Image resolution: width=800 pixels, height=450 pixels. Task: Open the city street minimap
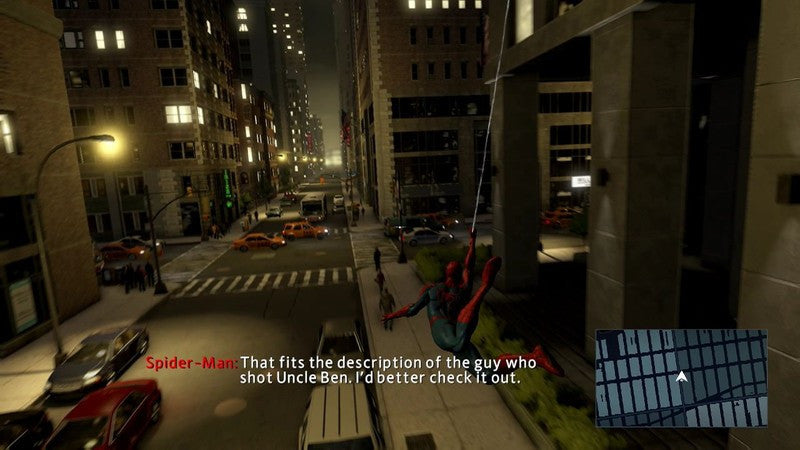(x=681, y=378)
